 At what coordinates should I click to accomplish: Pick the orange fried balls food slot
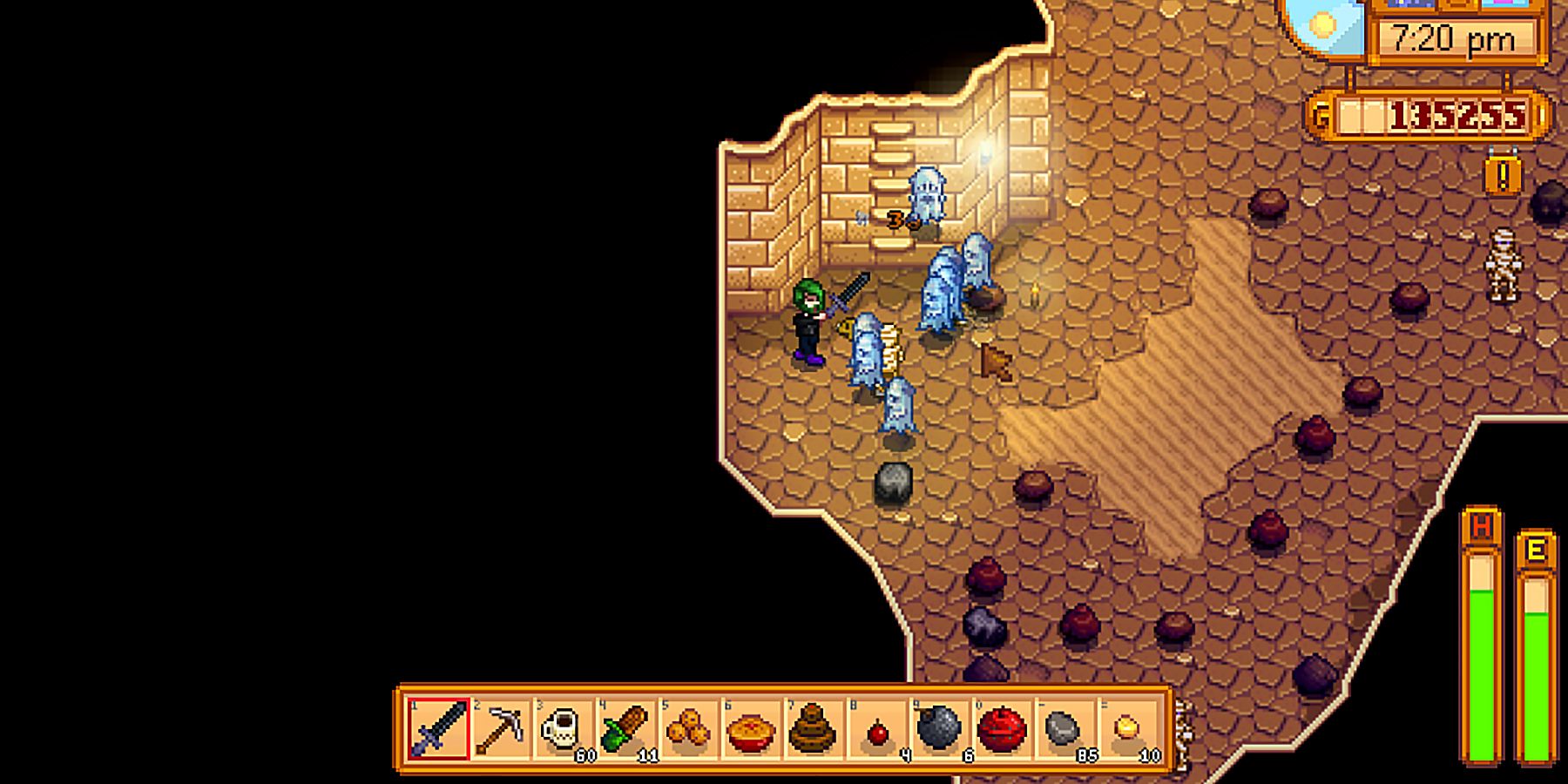pyautogui.click(x=688, y=728)
